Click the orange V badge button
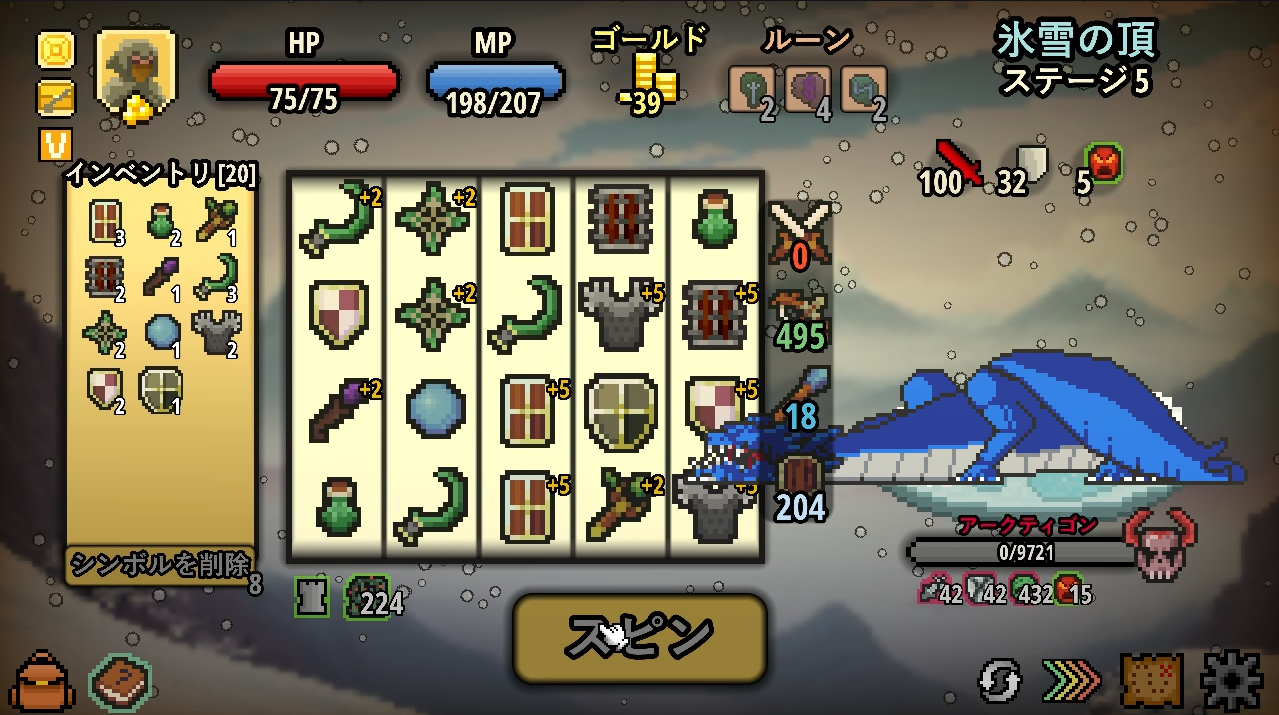Screen dimensions: 1279x715 (x=55, y=145)
